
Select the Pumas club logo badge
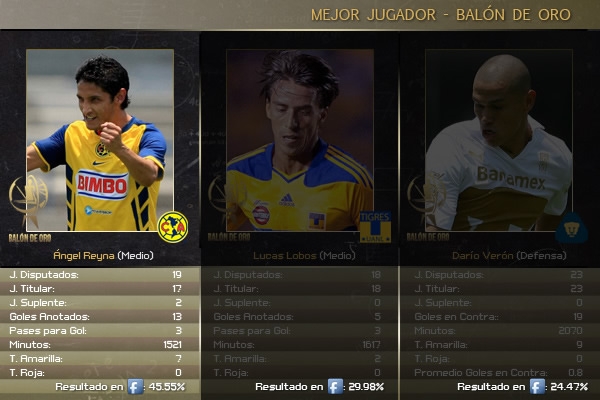[572, 227]
